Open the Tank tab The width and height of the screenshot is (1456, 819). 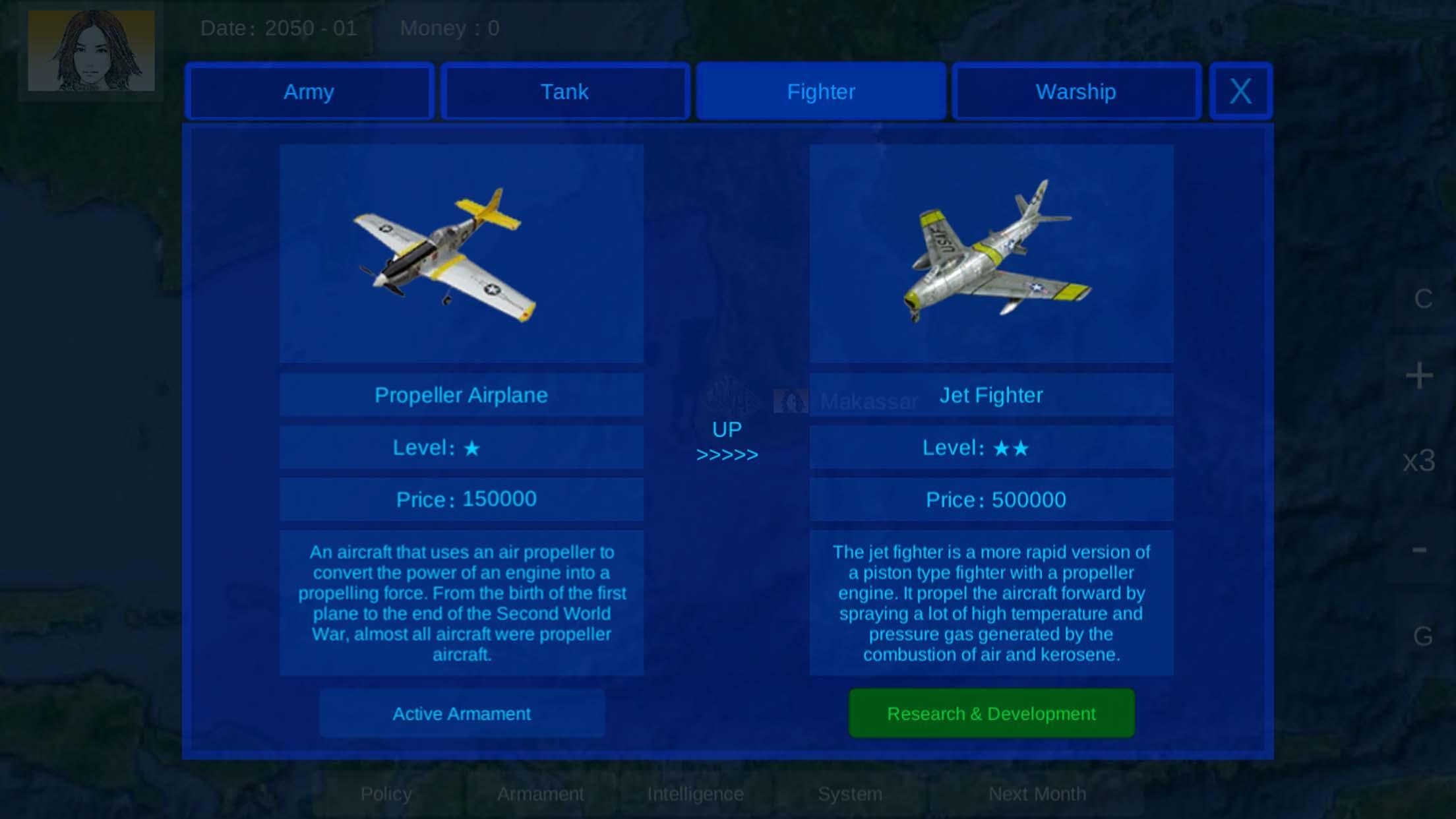(x=564, y=92)
